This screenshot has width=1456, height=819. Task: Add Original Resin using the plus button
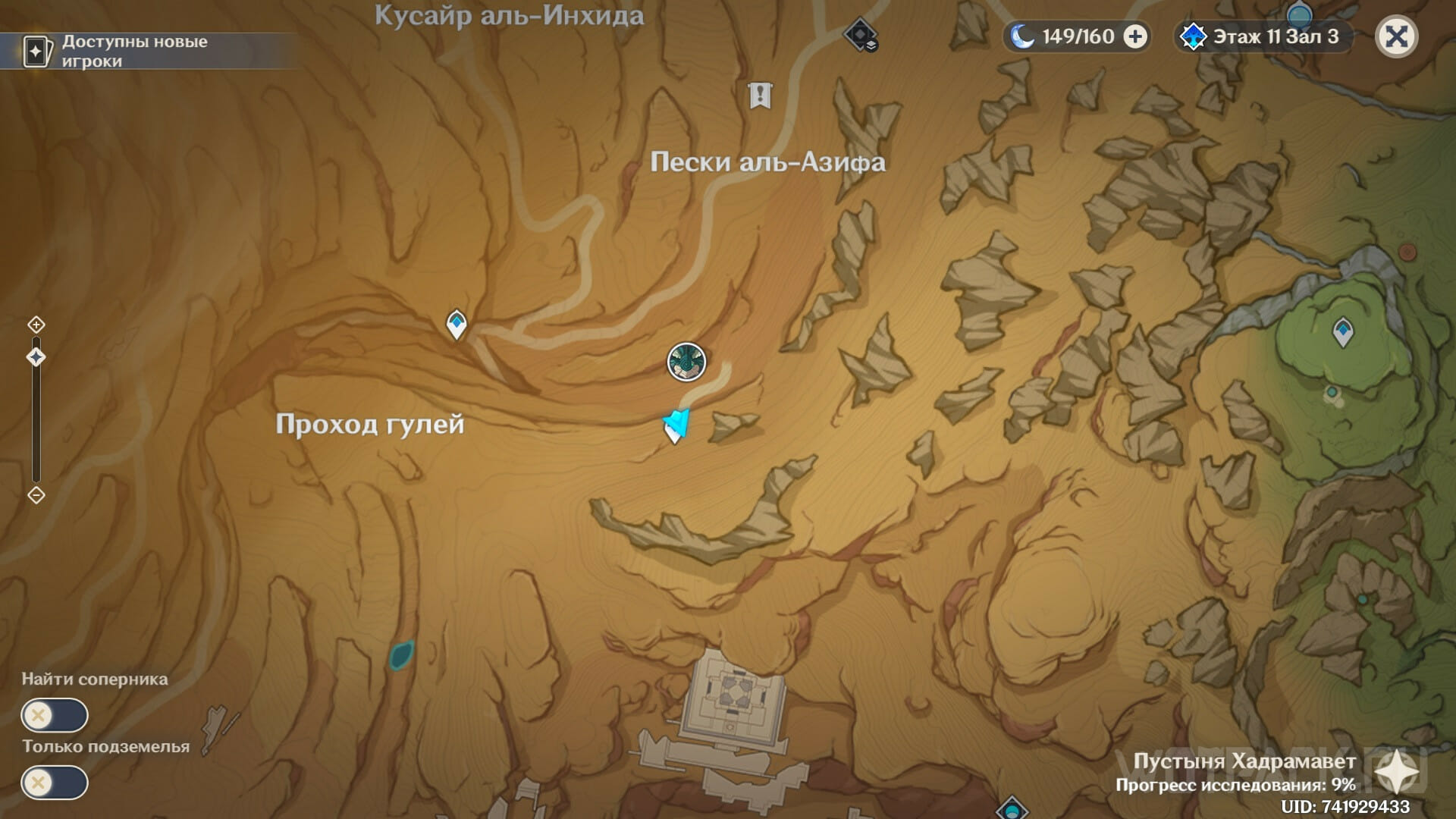pyautogui.click(x=1135, y=36)
